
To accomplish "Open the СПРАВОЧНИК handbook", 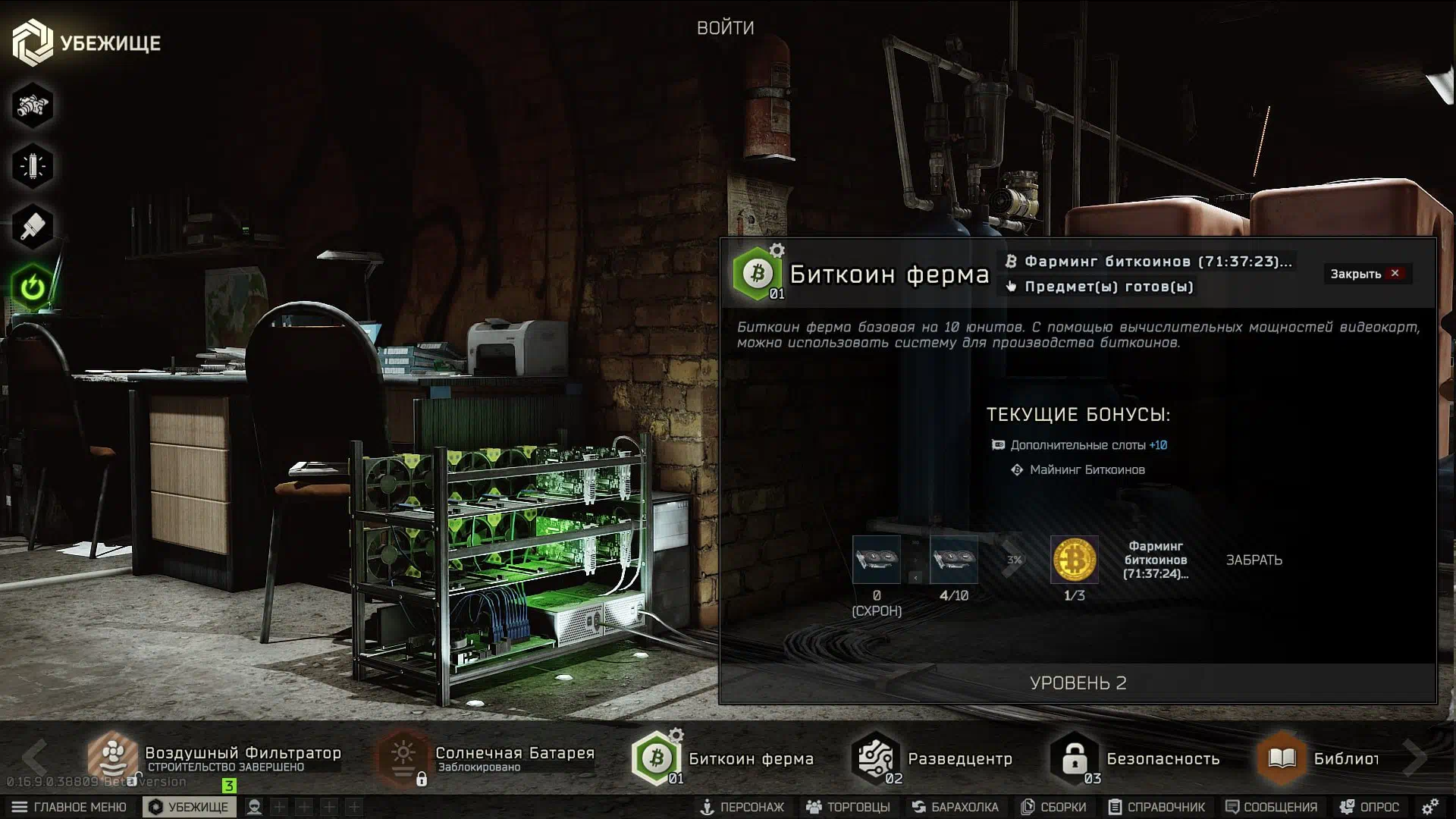I will (1156, 807).
